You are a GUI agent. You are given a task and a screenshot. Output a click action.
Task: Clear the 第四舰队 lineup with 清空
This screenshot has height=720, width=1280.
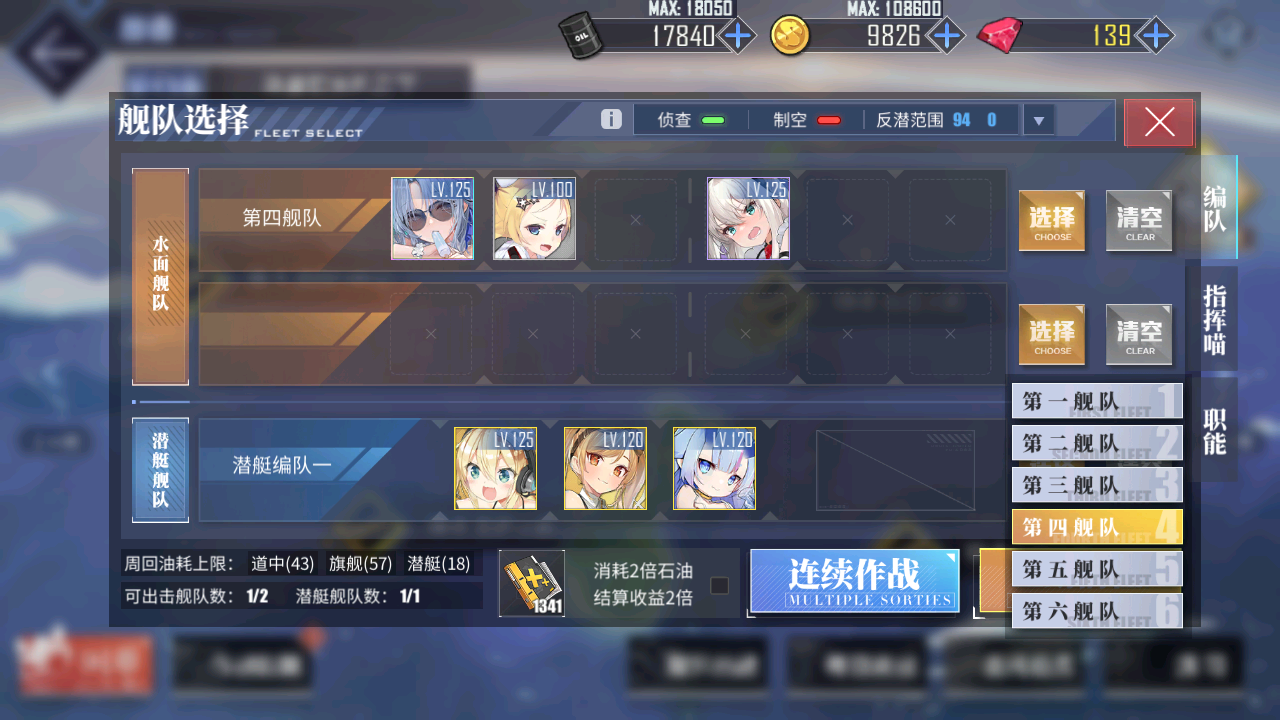pos(1139,220)
